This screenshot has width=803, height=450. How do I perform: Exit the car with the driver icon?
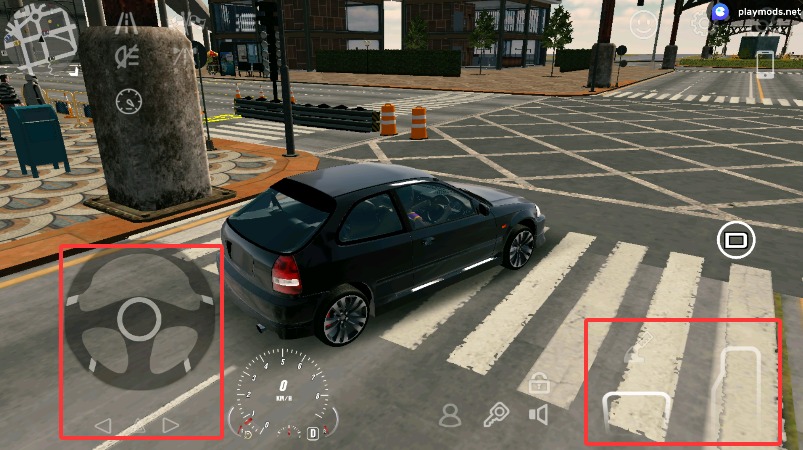click(x=451, y=415)
